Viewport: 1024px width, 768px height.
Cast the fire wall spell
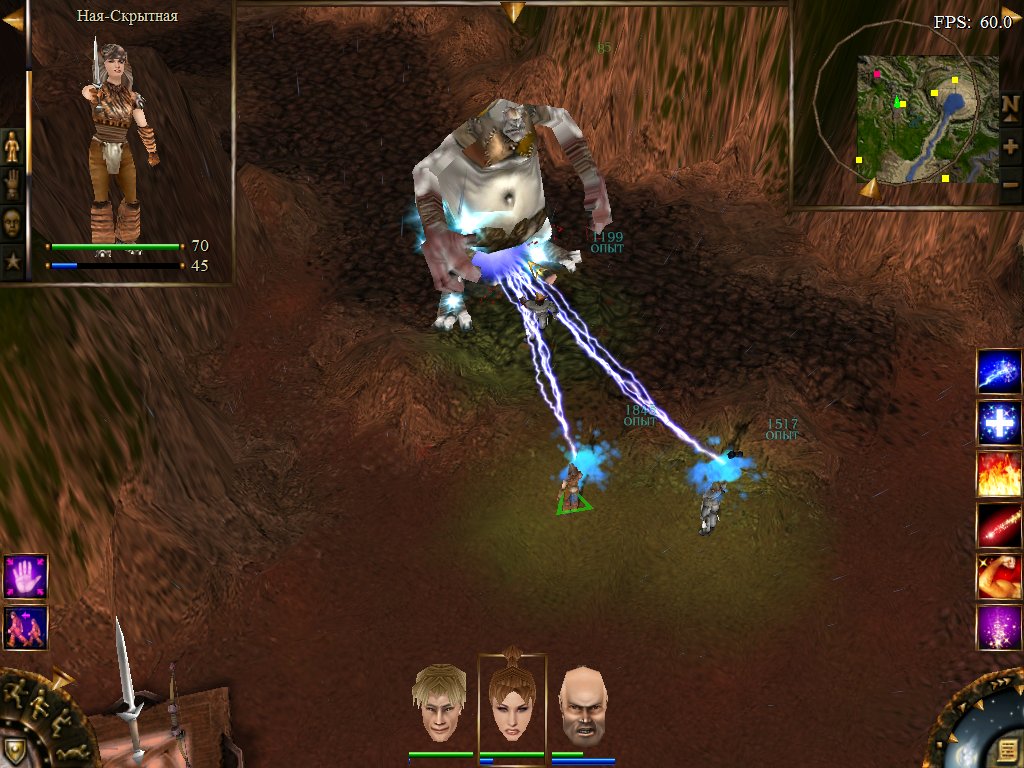pos(999,474)
